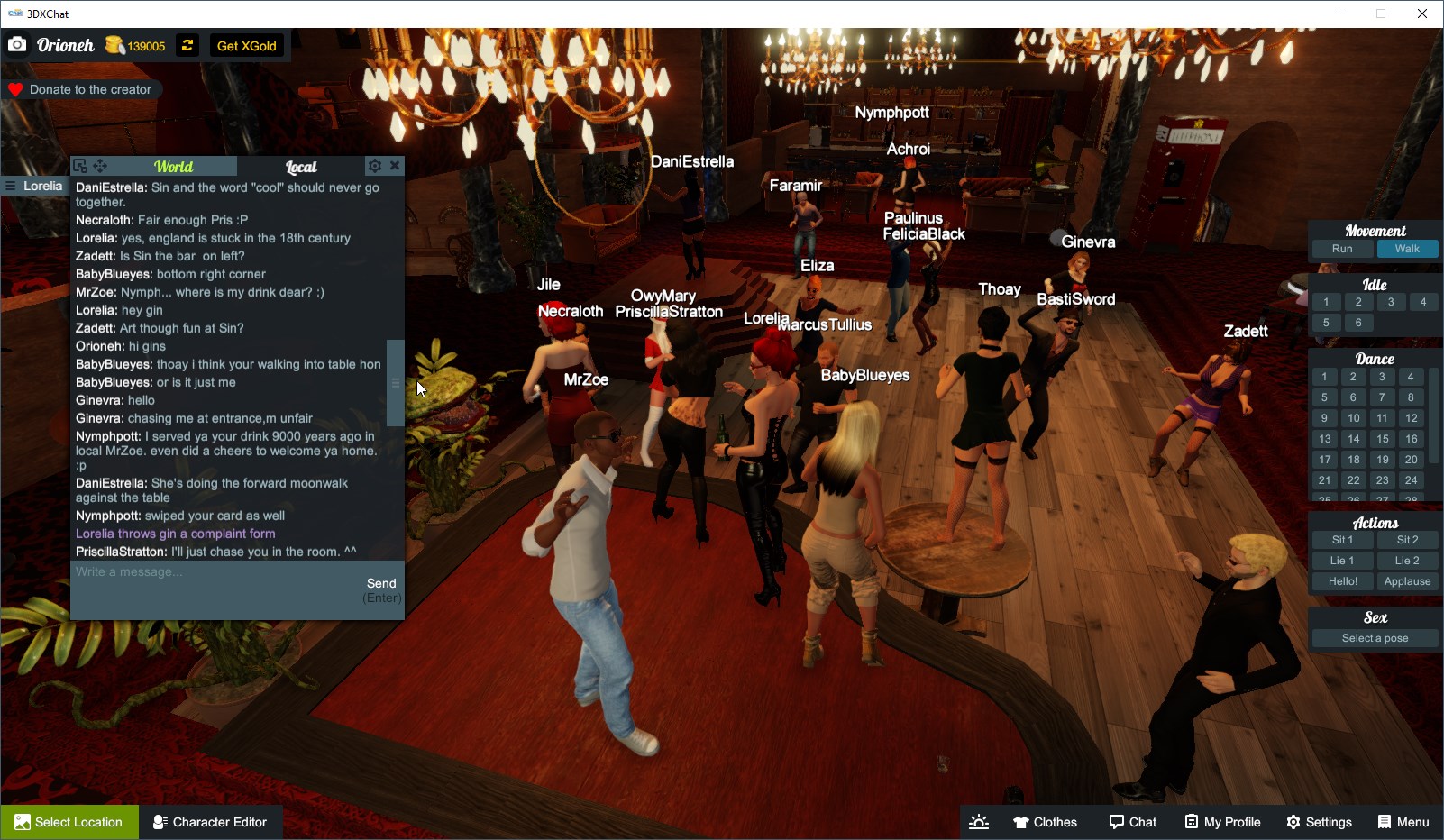
Task: Open the Settings panel
Action: coord(1319,821)
